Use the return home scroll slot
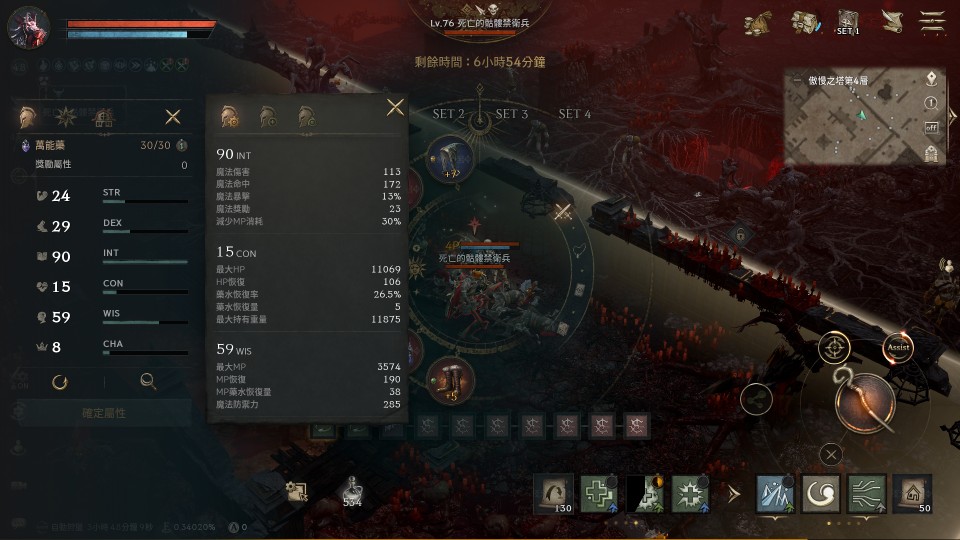The image size is (960, 540). point(911,494)
